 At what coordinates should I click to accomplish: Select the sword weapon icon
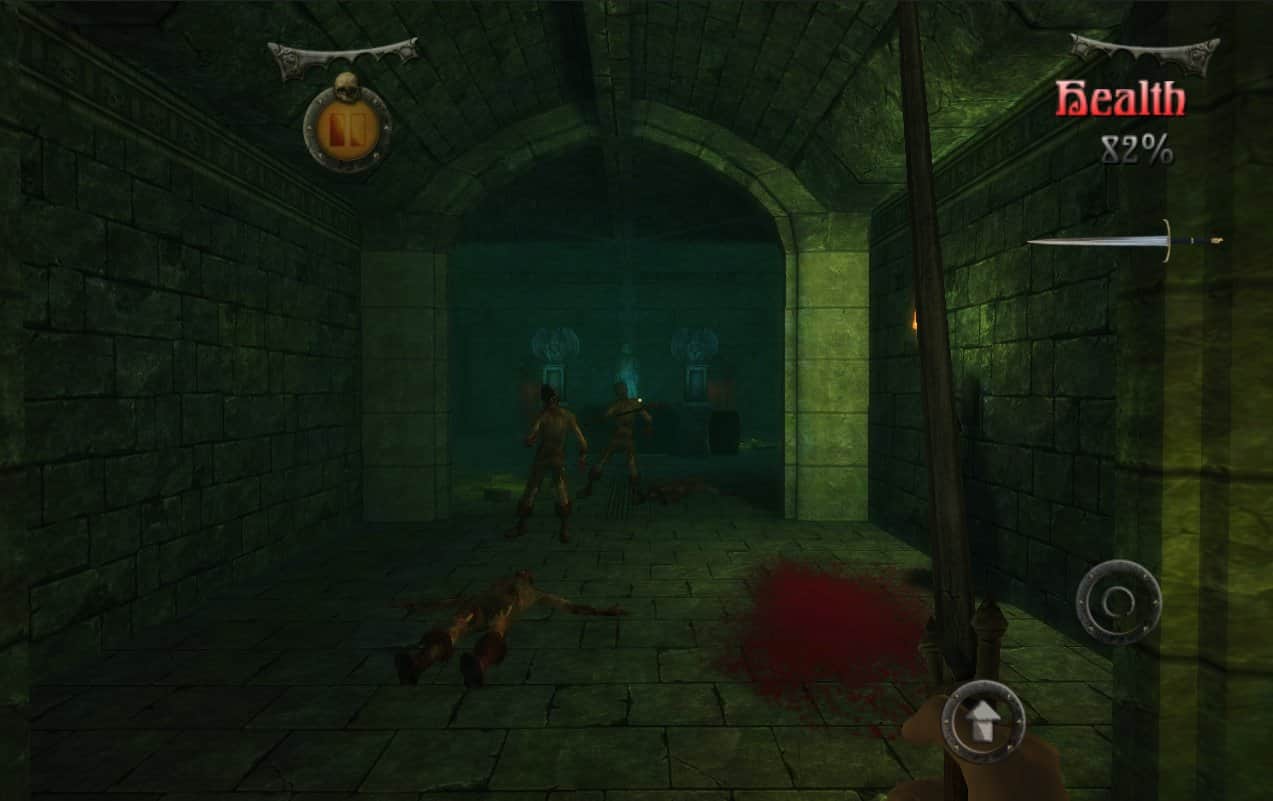pos(1124,241)
